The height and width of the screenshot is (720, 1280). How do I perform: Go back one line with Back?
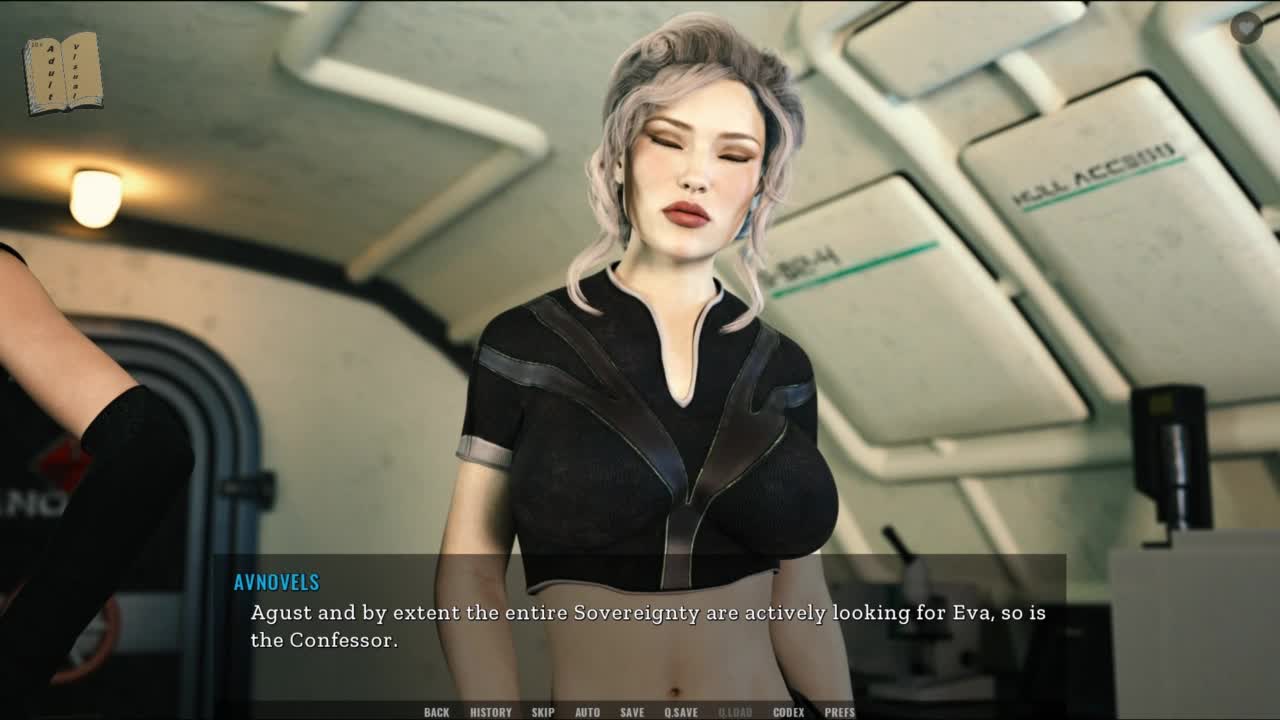[436, 712]
